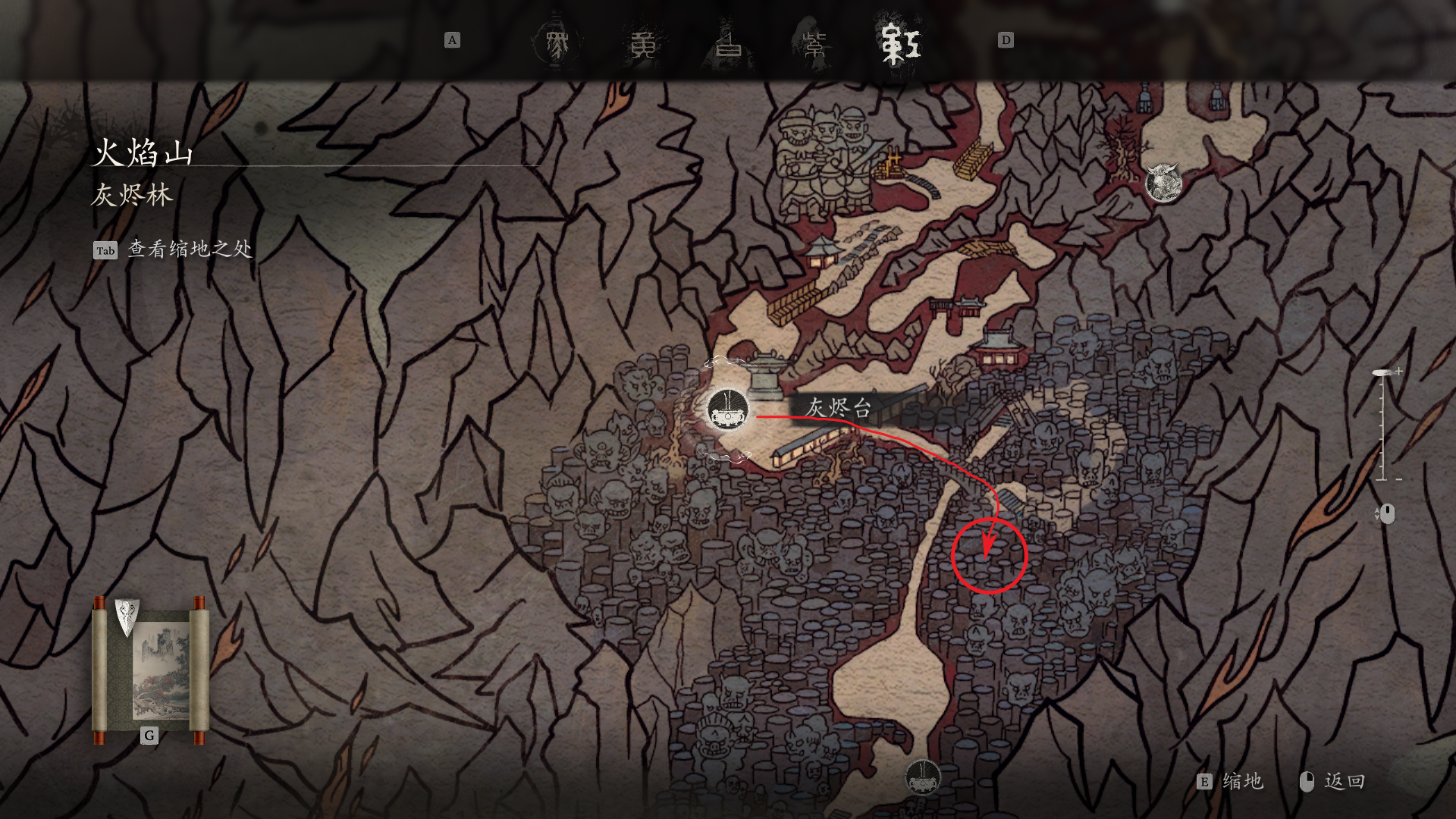The width and height of the screenshot is (1456, 819).
Task: Click 返回 to go back
Action: [x=1332, y=782]
